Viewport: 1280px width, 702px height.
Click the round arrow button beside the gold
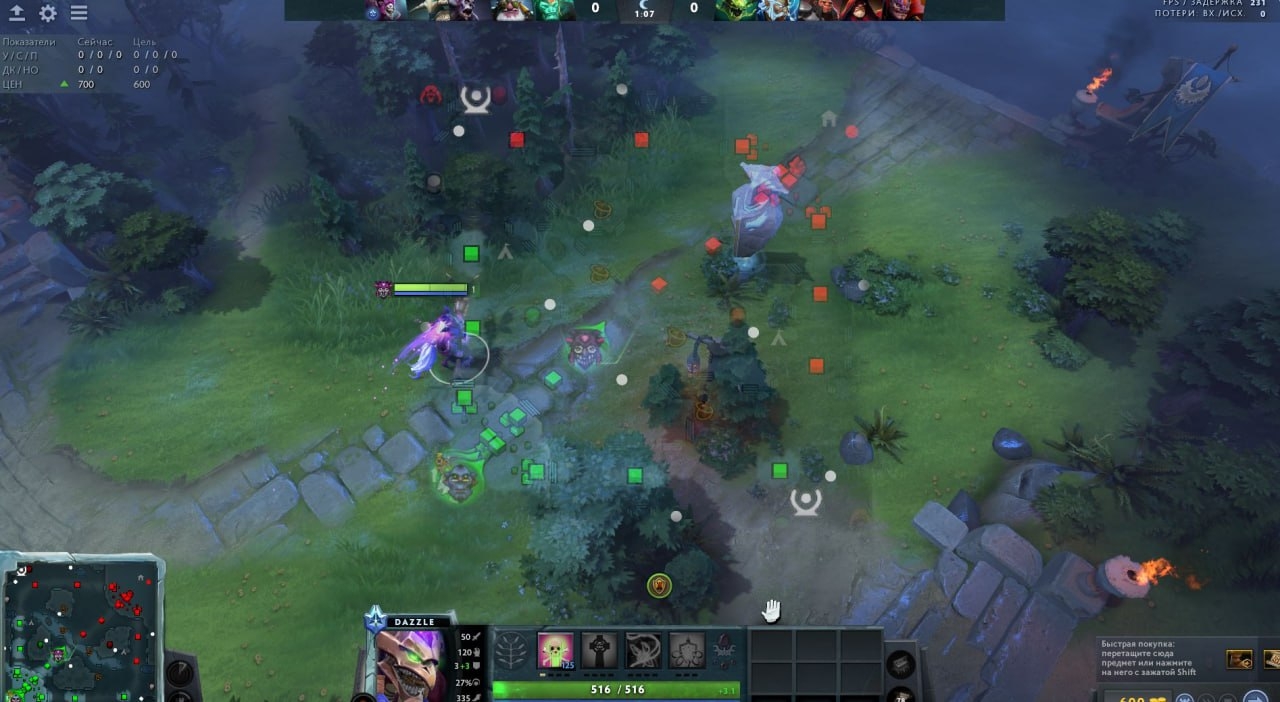tap(1254, 697)
